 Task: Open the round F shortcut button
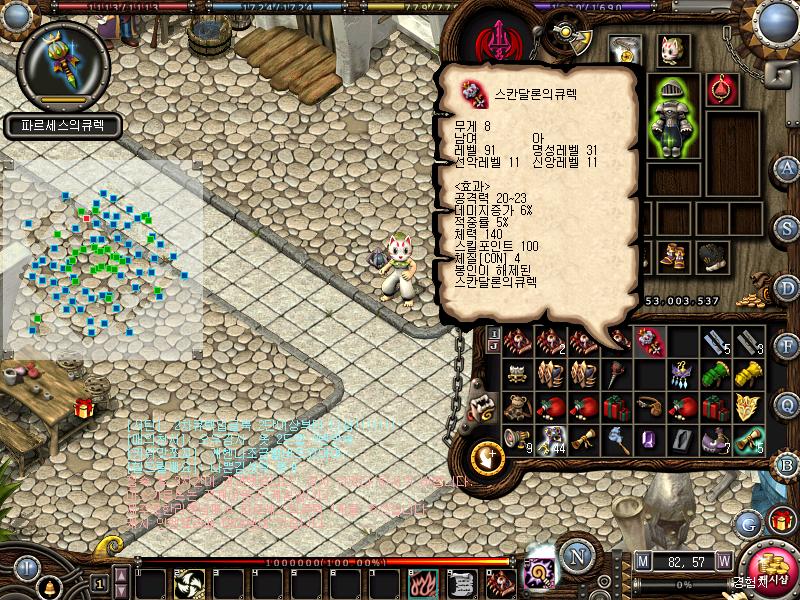[787, 346]
